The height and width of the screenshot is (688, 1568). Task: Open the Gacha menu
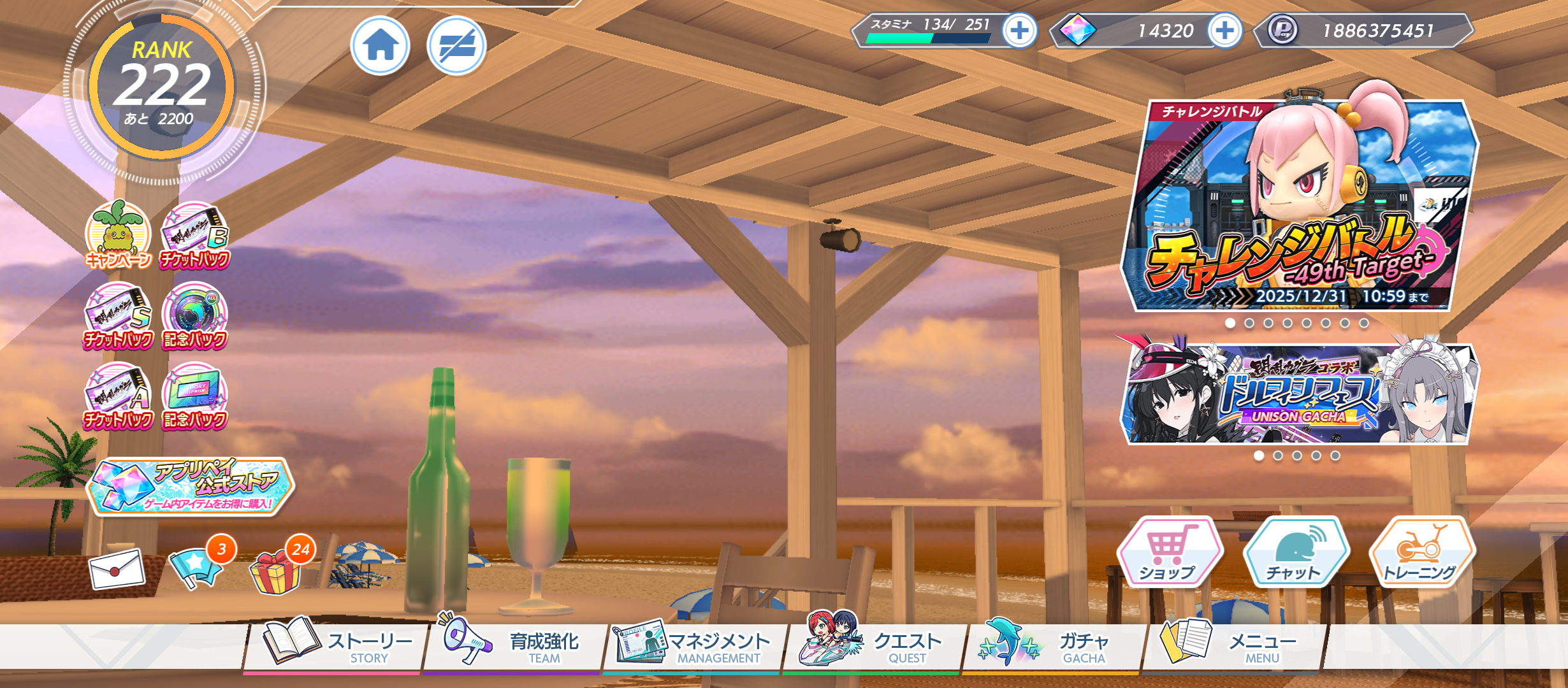coord(1052,645)
